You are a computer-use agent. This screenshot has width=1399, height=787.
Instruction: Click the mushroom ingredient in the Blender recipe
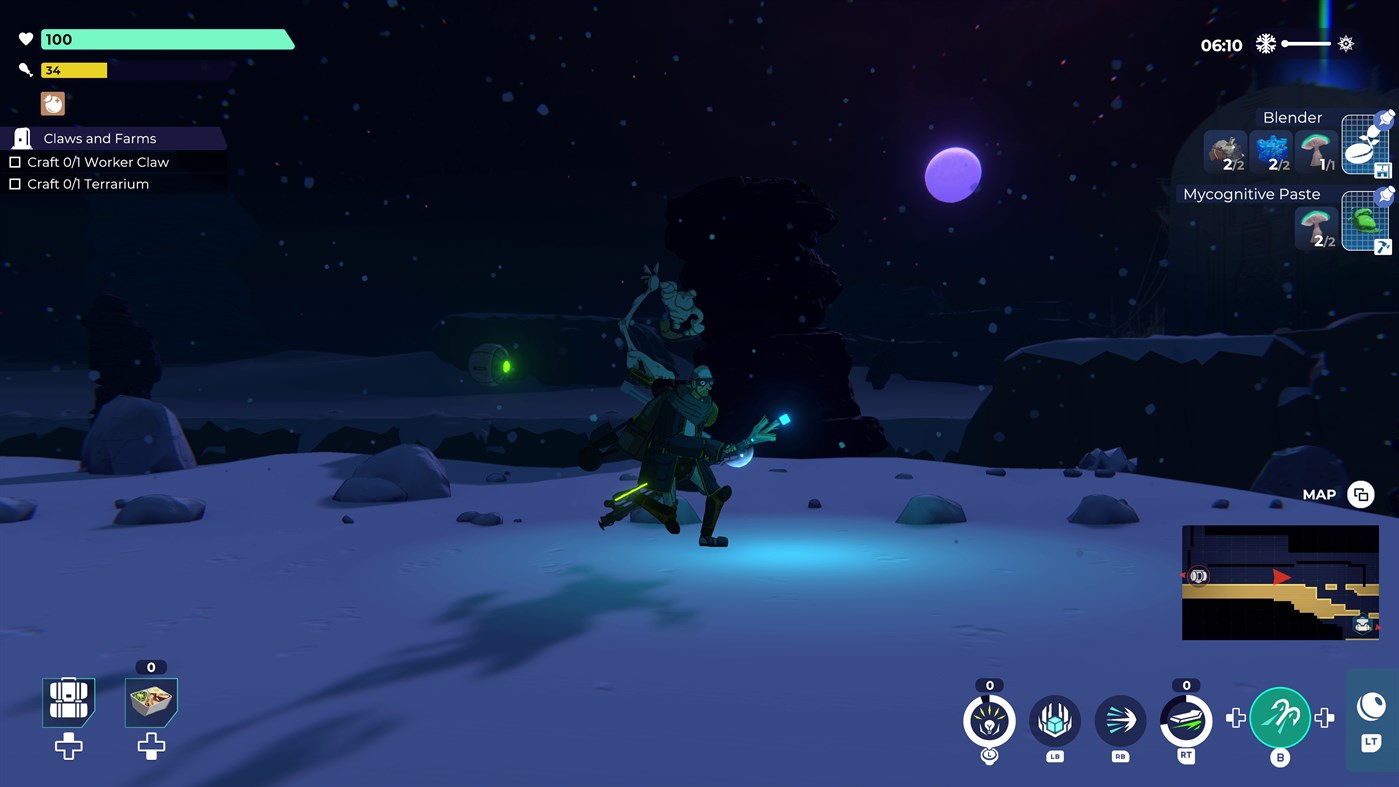click(x=1316, y=151)
